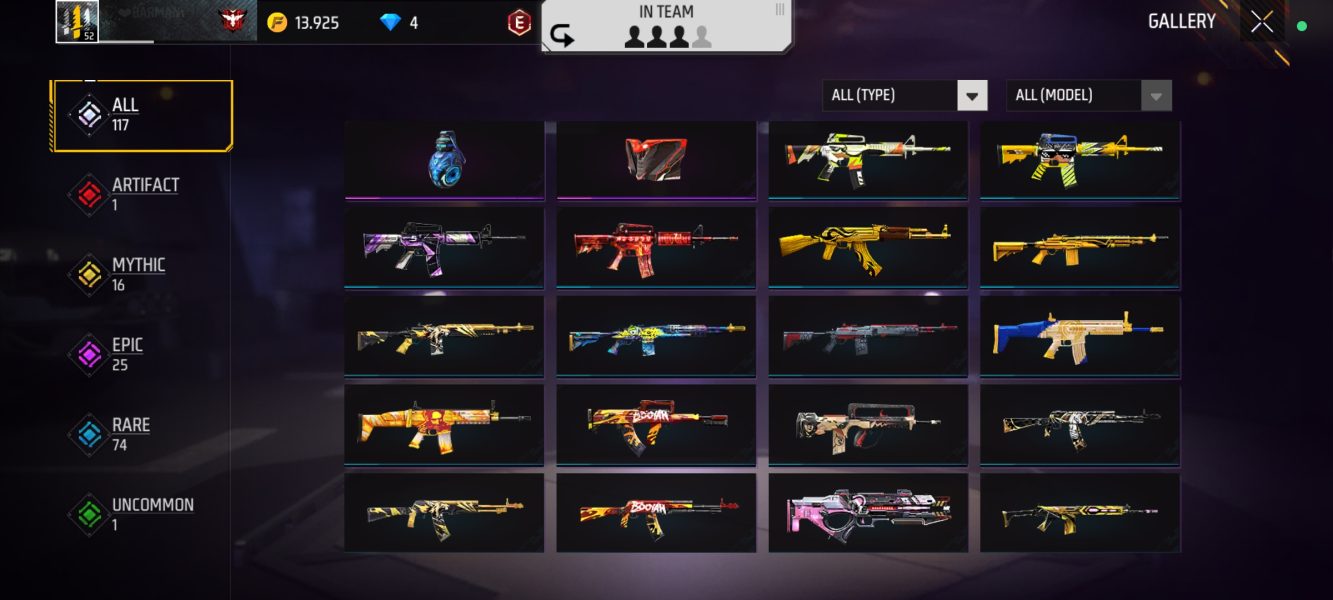Select the blue grenade skin
The height and width of the screenshot is (600, 1333).
point(444,158)
